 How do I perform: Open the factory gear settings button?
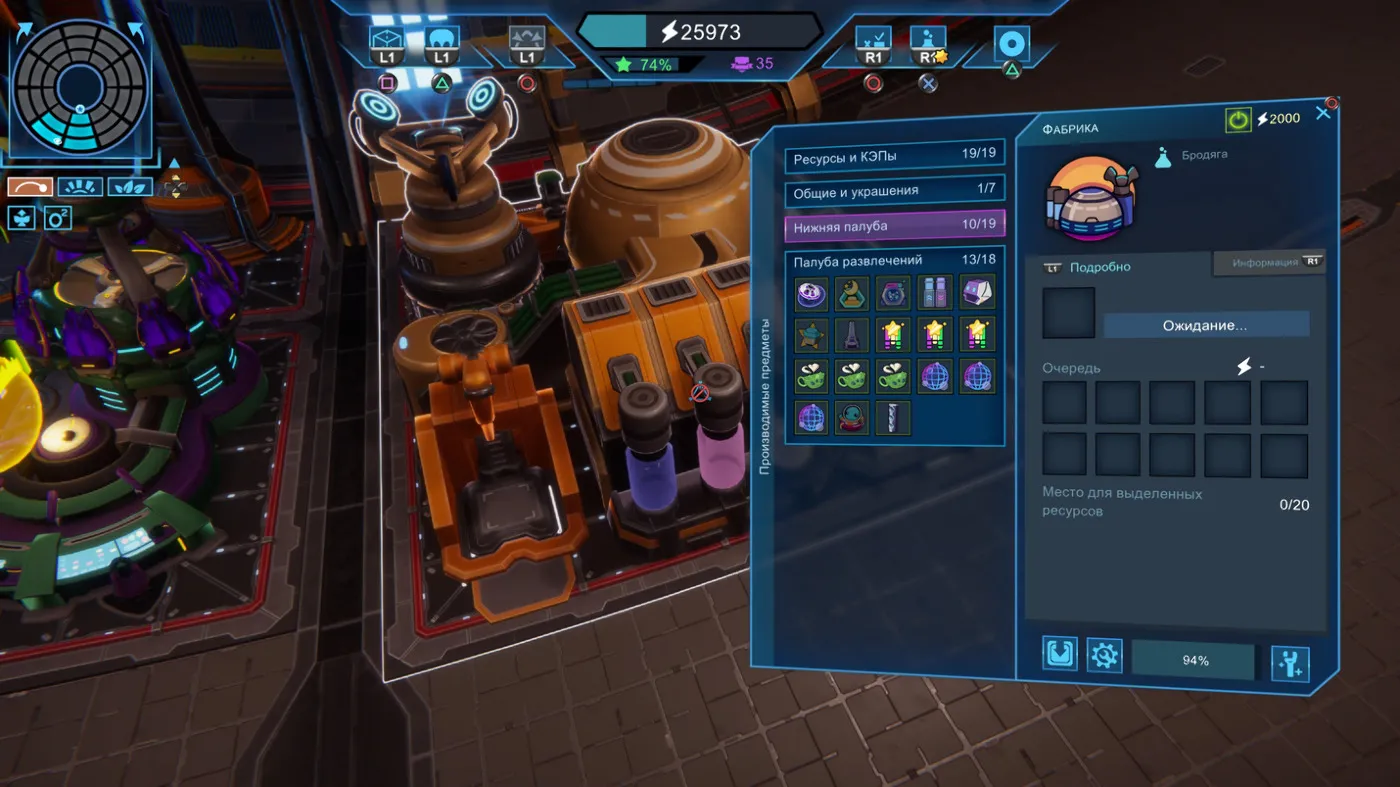[x=1104, y=656]
